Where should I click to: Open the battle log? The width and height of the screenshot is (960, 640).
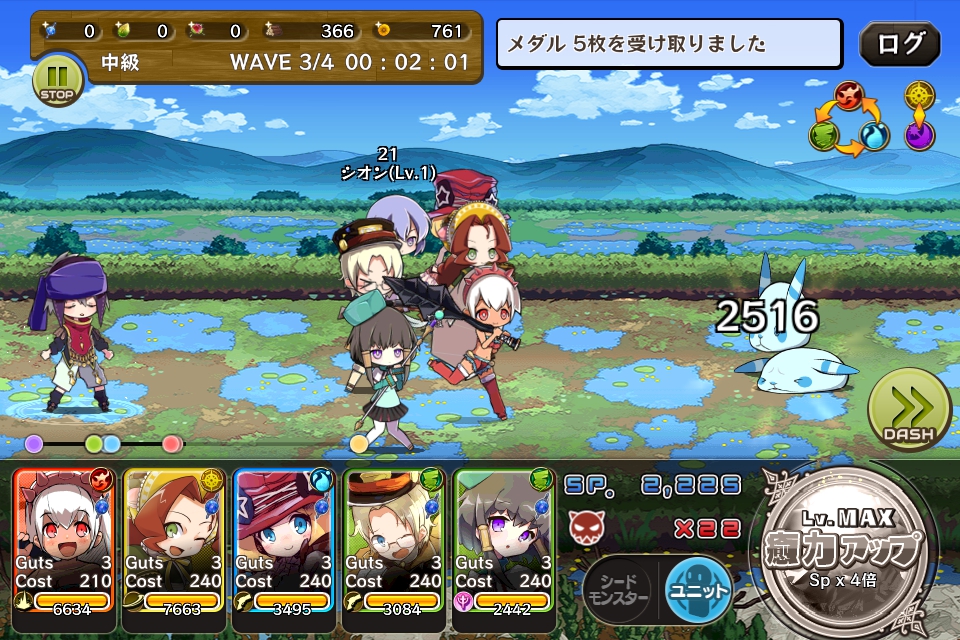(x=899, y=44)
